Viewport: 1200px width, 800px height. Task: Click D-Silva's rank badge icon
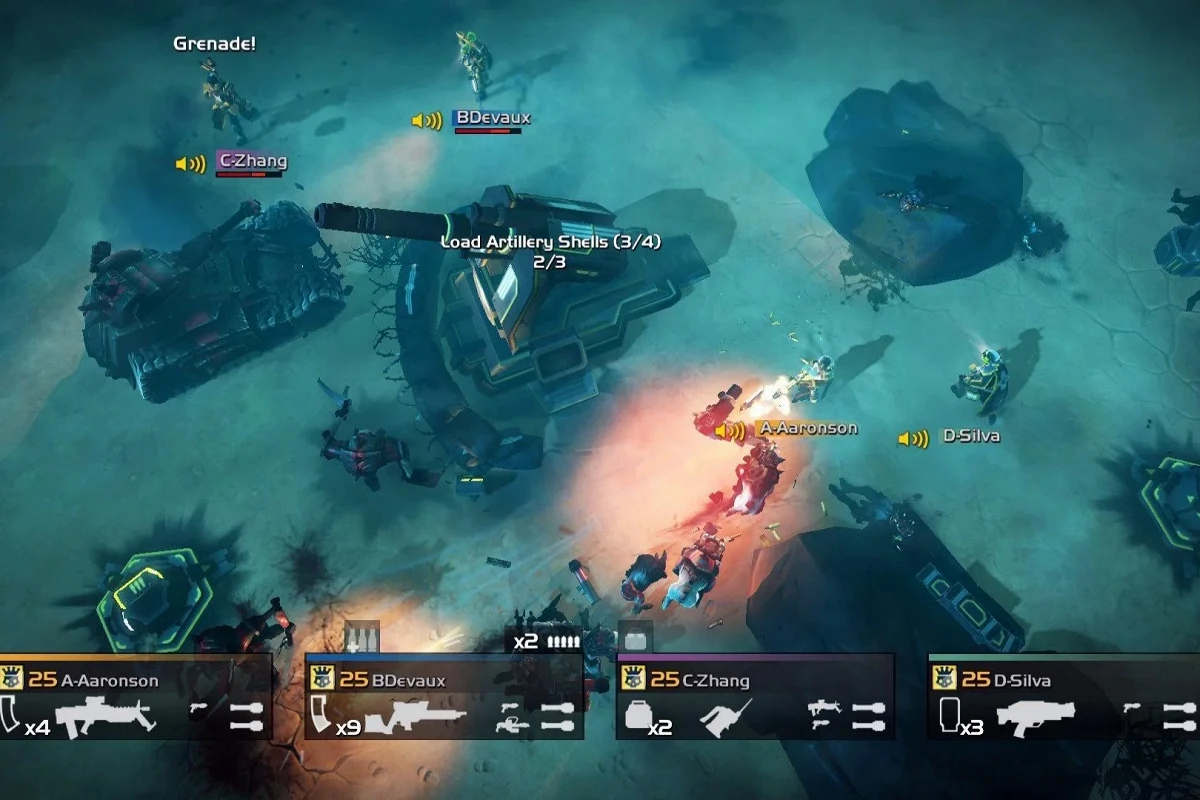point(945,680)
